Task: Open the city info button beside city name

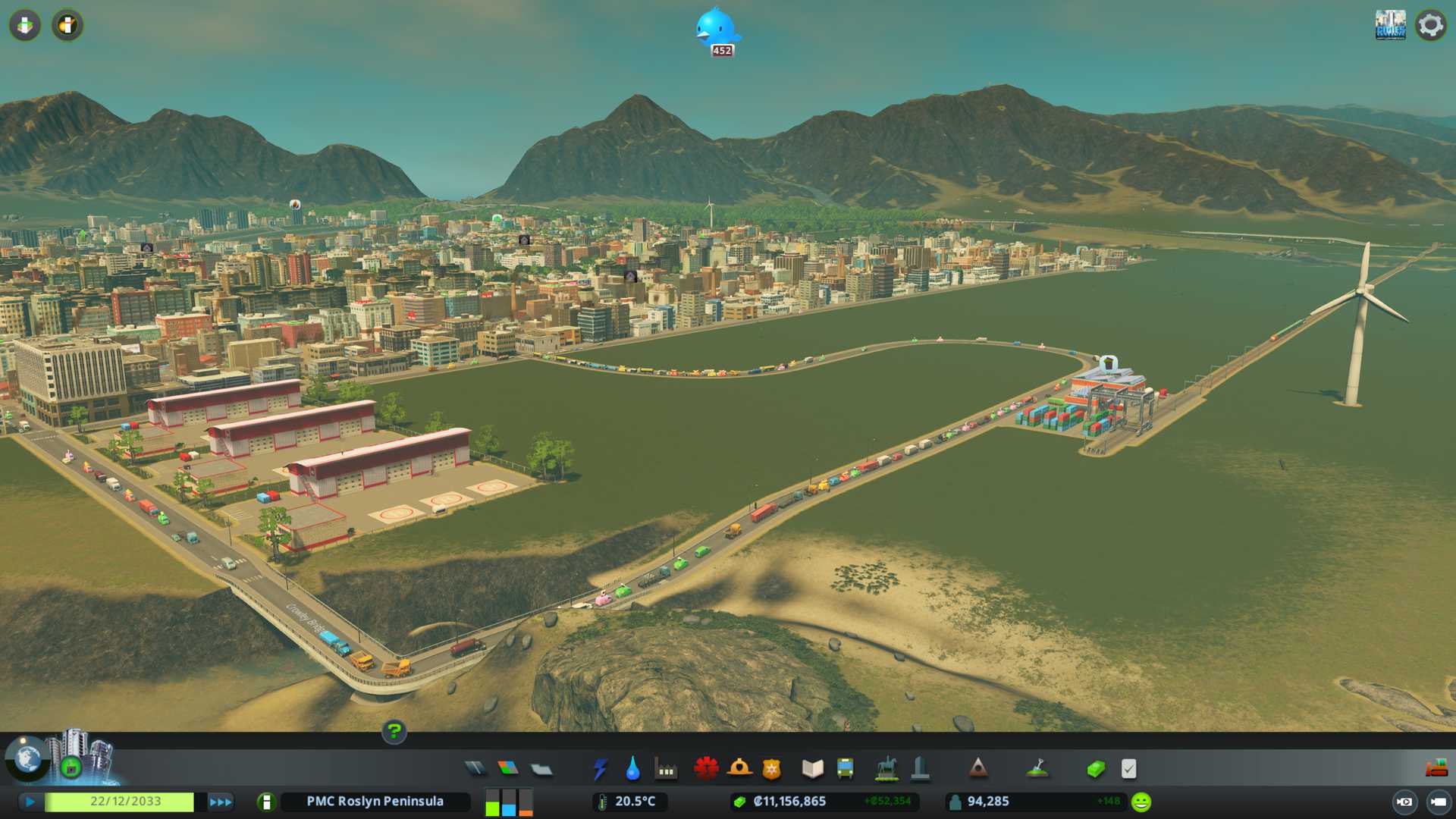Action: pos(266,802)
